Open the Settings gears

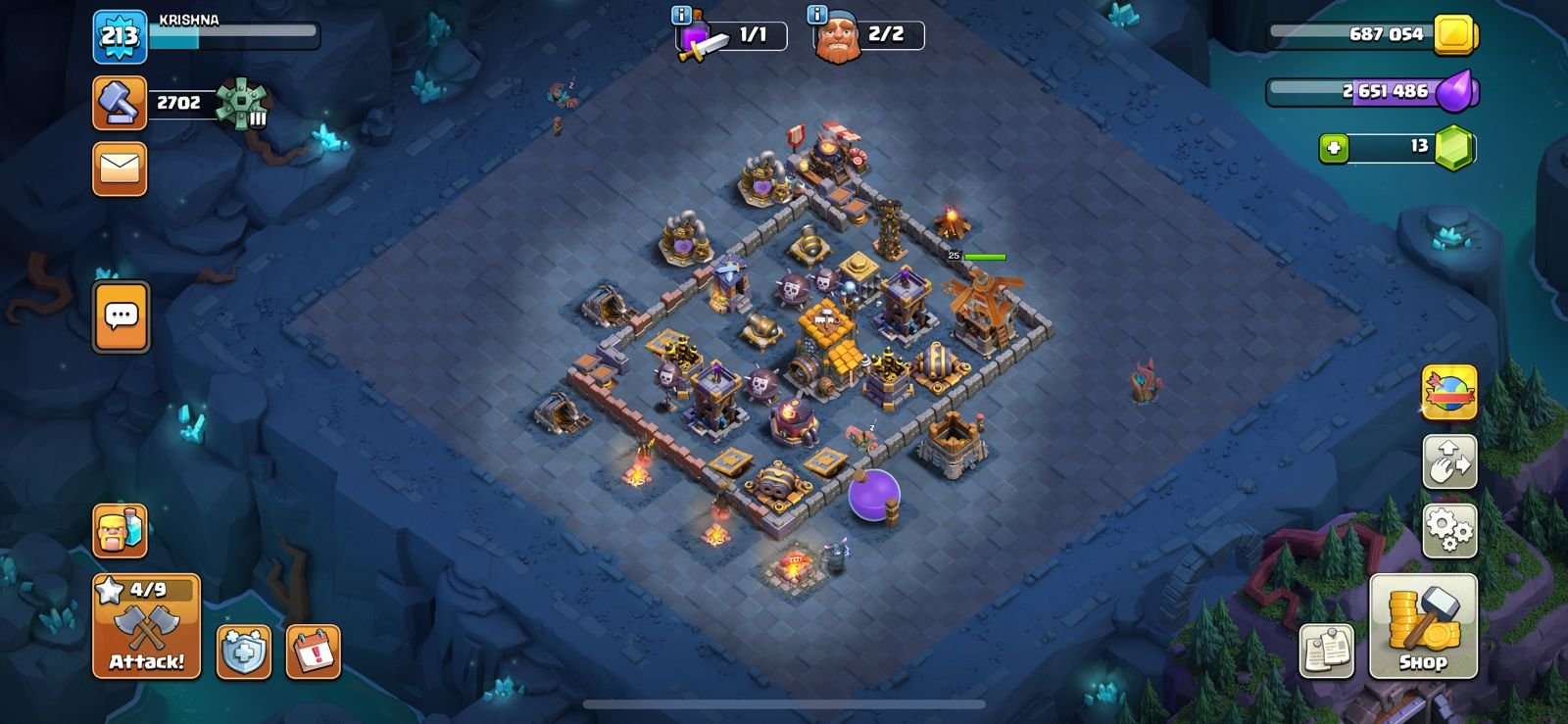coord(1449,530)
